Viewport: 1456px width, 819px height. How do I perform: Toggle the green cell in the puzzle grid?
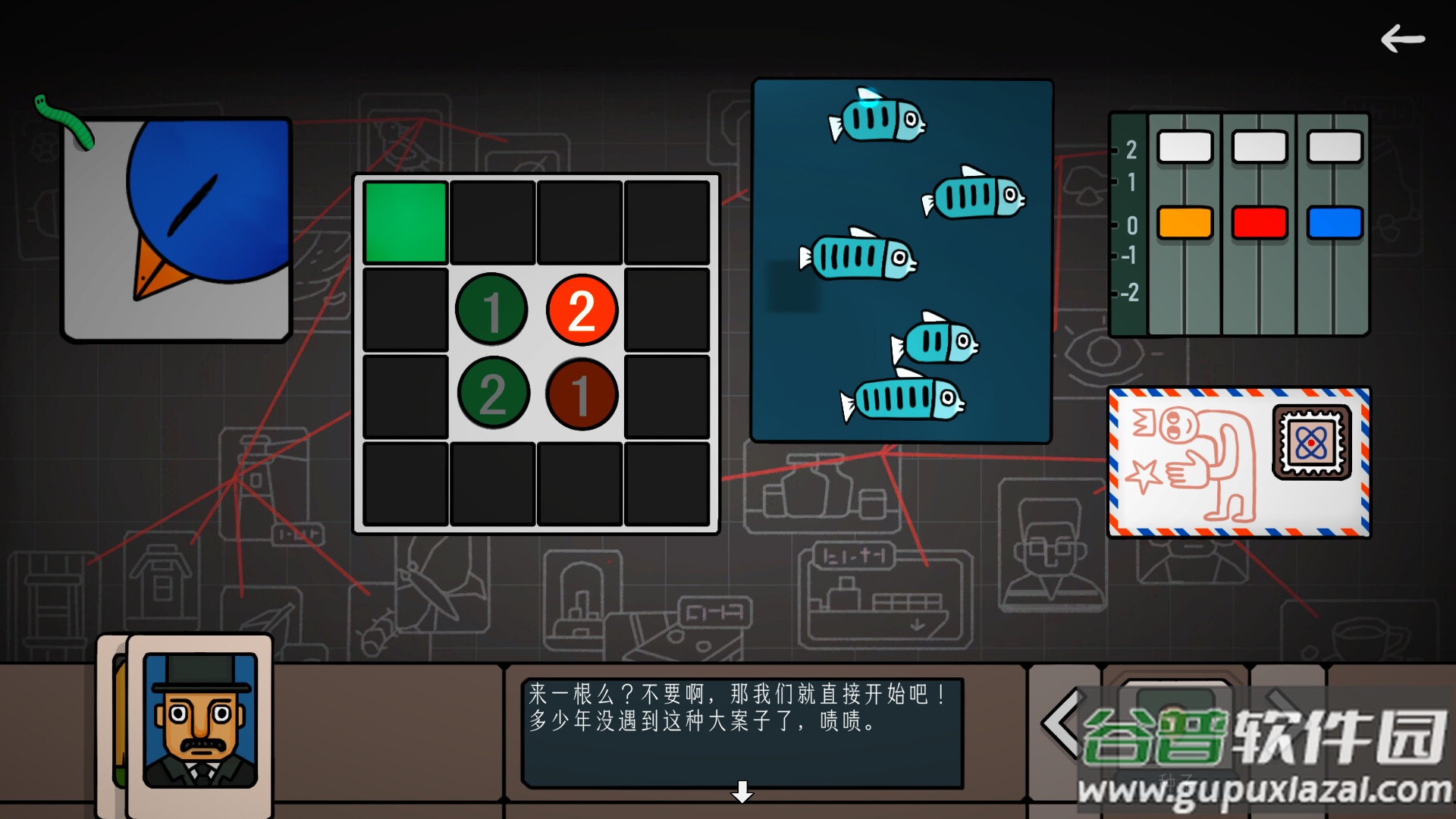point(404,221)
